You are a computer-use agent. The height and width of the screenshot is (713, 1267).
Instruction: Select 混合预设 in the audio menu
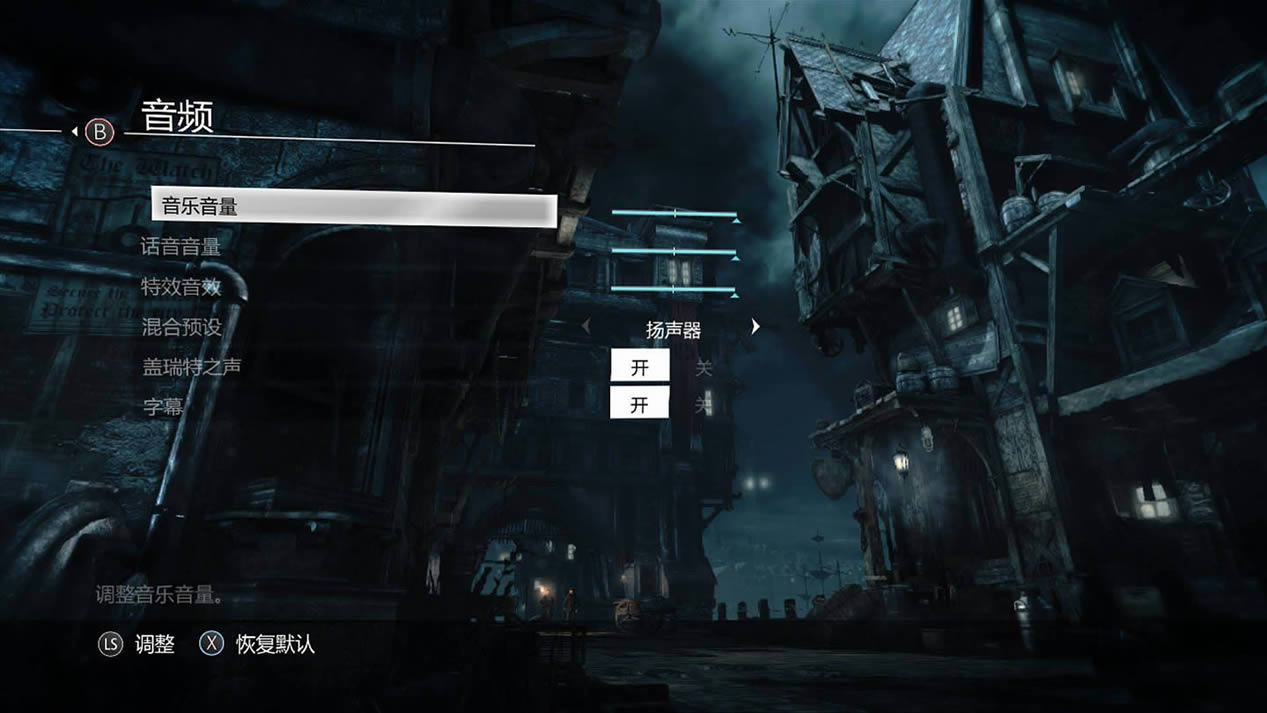coord(181,327)
